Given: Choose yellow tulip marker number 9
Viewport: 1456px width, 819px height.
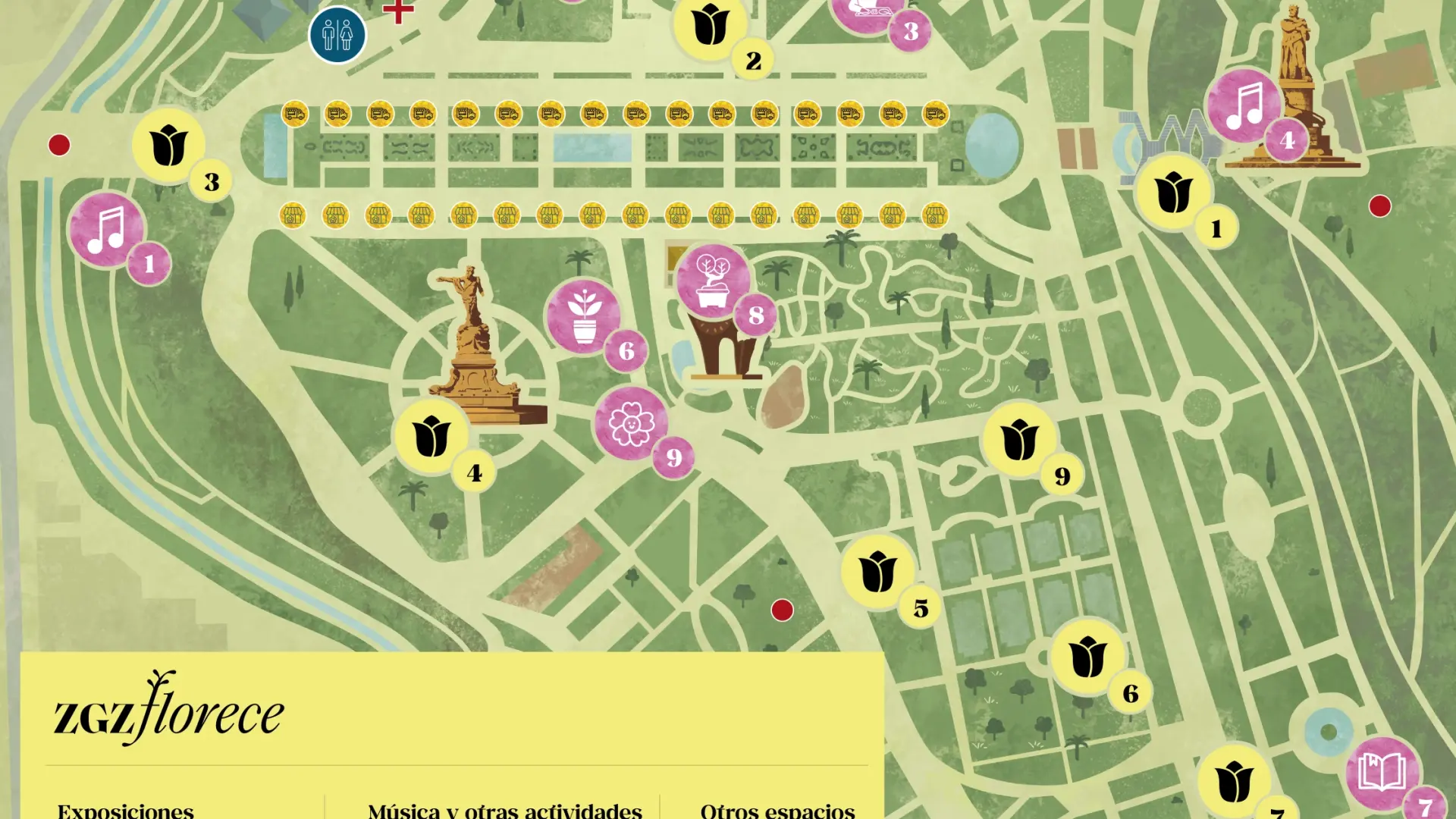Looking at the screenshot, I should click(1020, 440).
